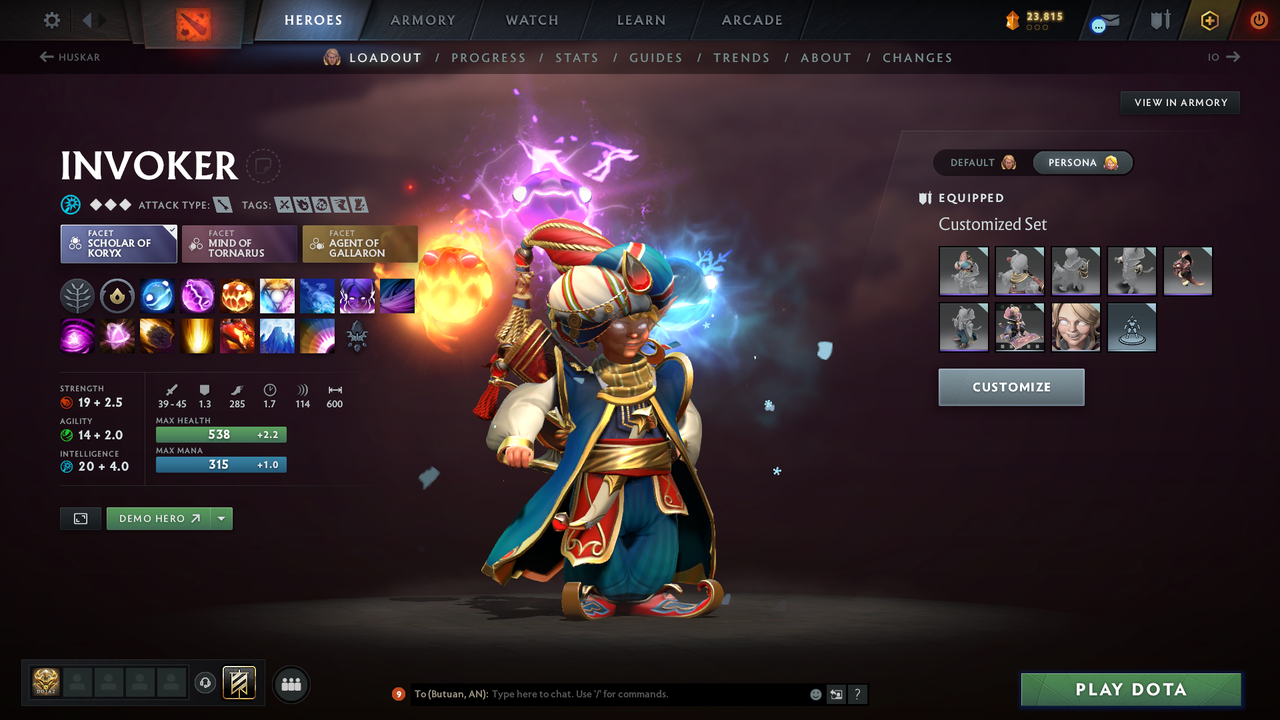
Task: Switch hero appearance to Persona
Action: click(1083, 162)
